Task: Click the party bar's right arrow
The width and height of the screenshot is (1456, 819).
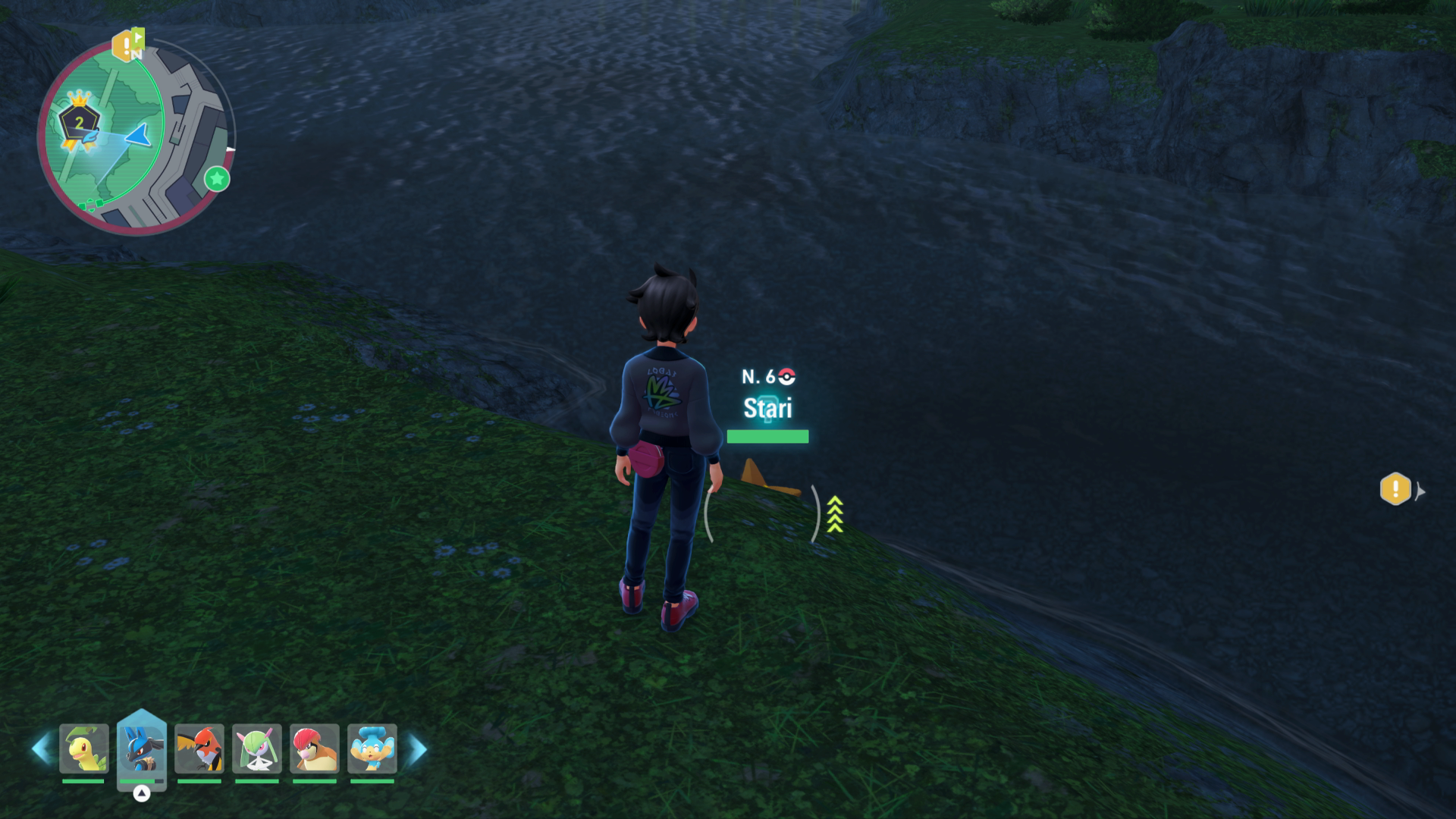Action: [417, 749]
